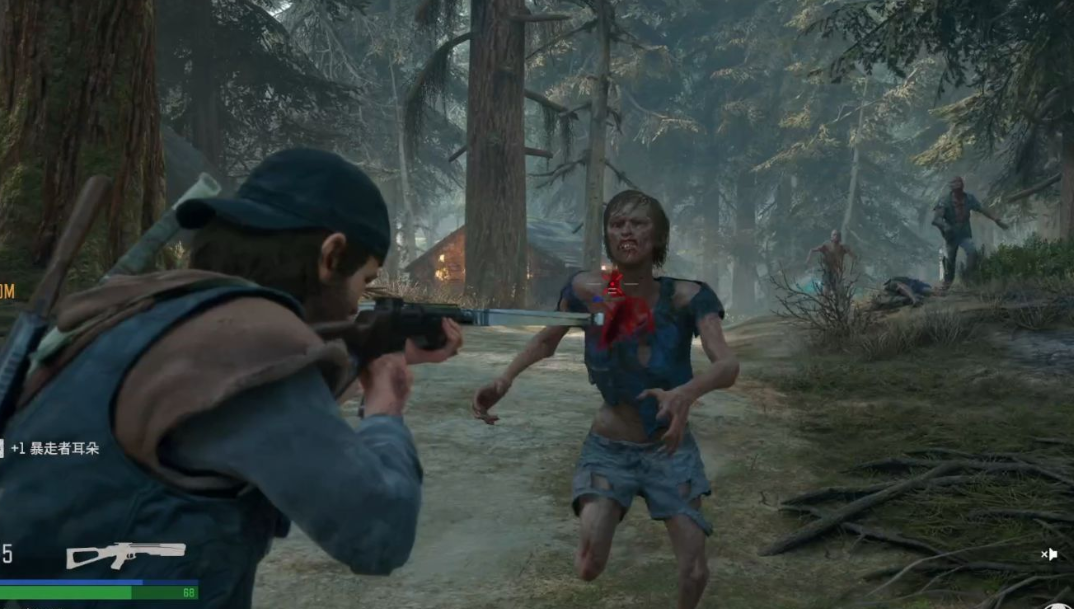Click the muted speaker icon
Screen dimensions: 1074x609
click(1049, 554)
